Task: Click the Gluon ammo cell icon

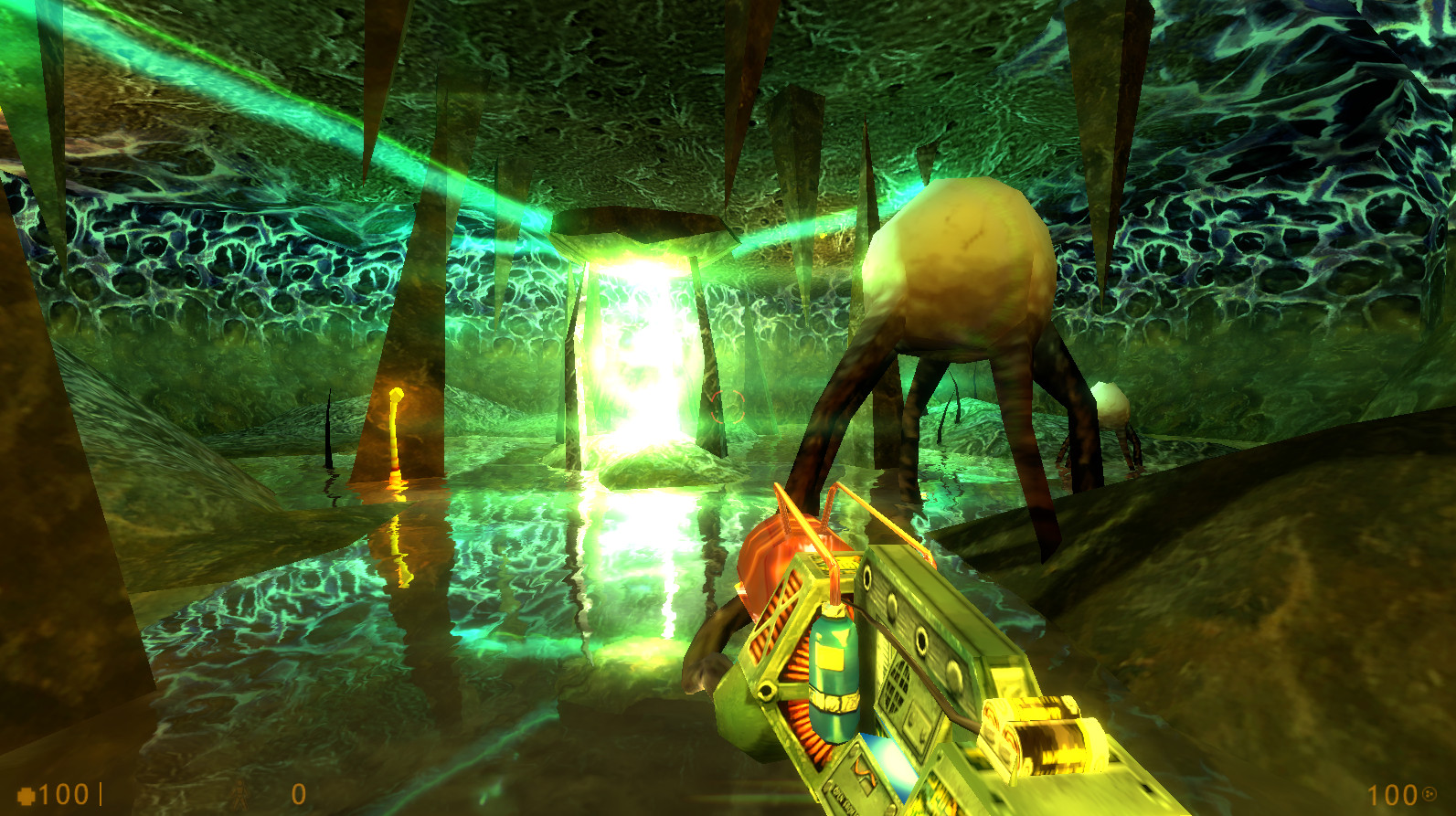Action: (x=1429, y=793)
